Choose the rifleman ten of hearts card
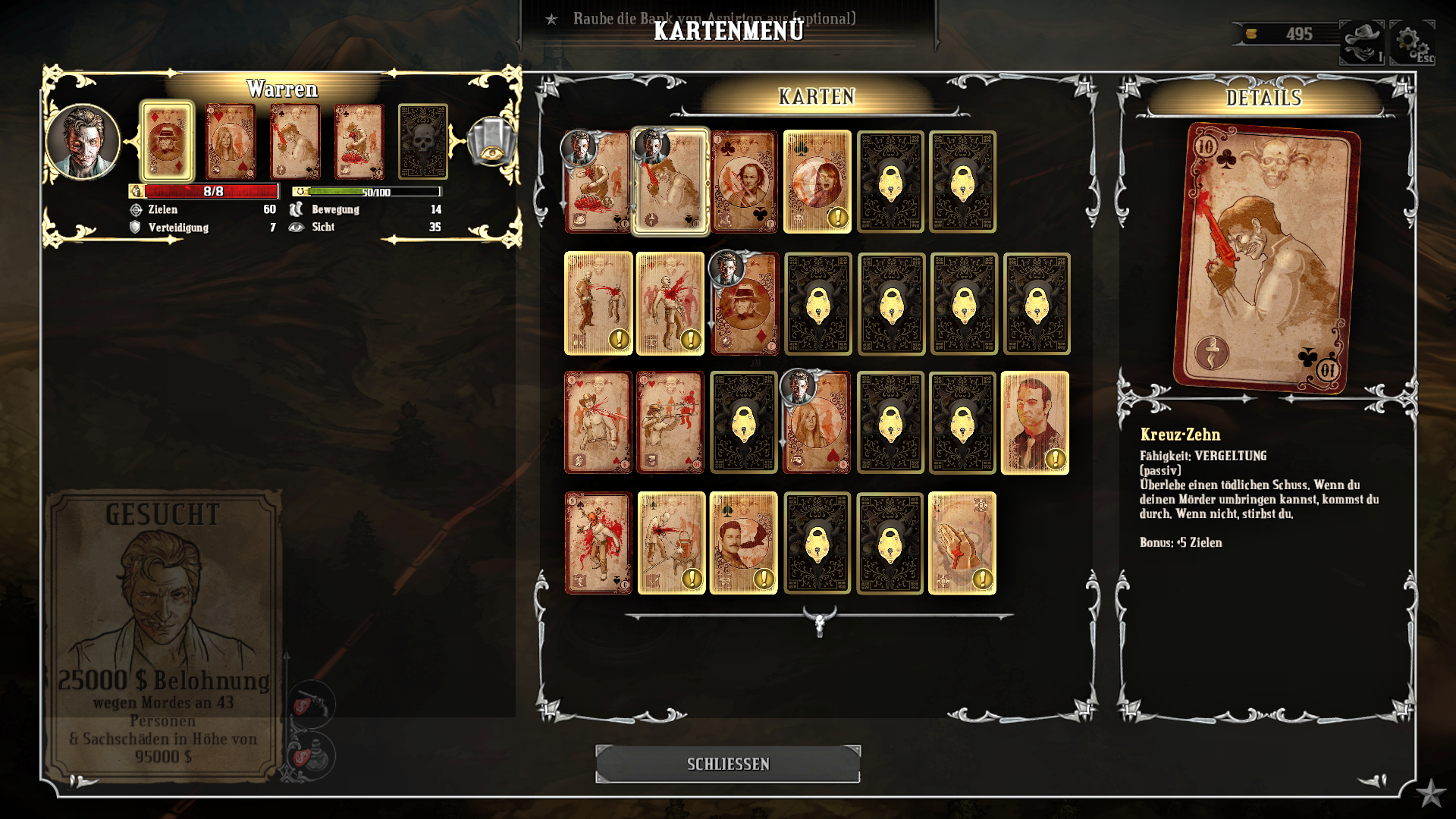Image resolution: width=1456 pixels, height=819 pixels. [670, 423]
